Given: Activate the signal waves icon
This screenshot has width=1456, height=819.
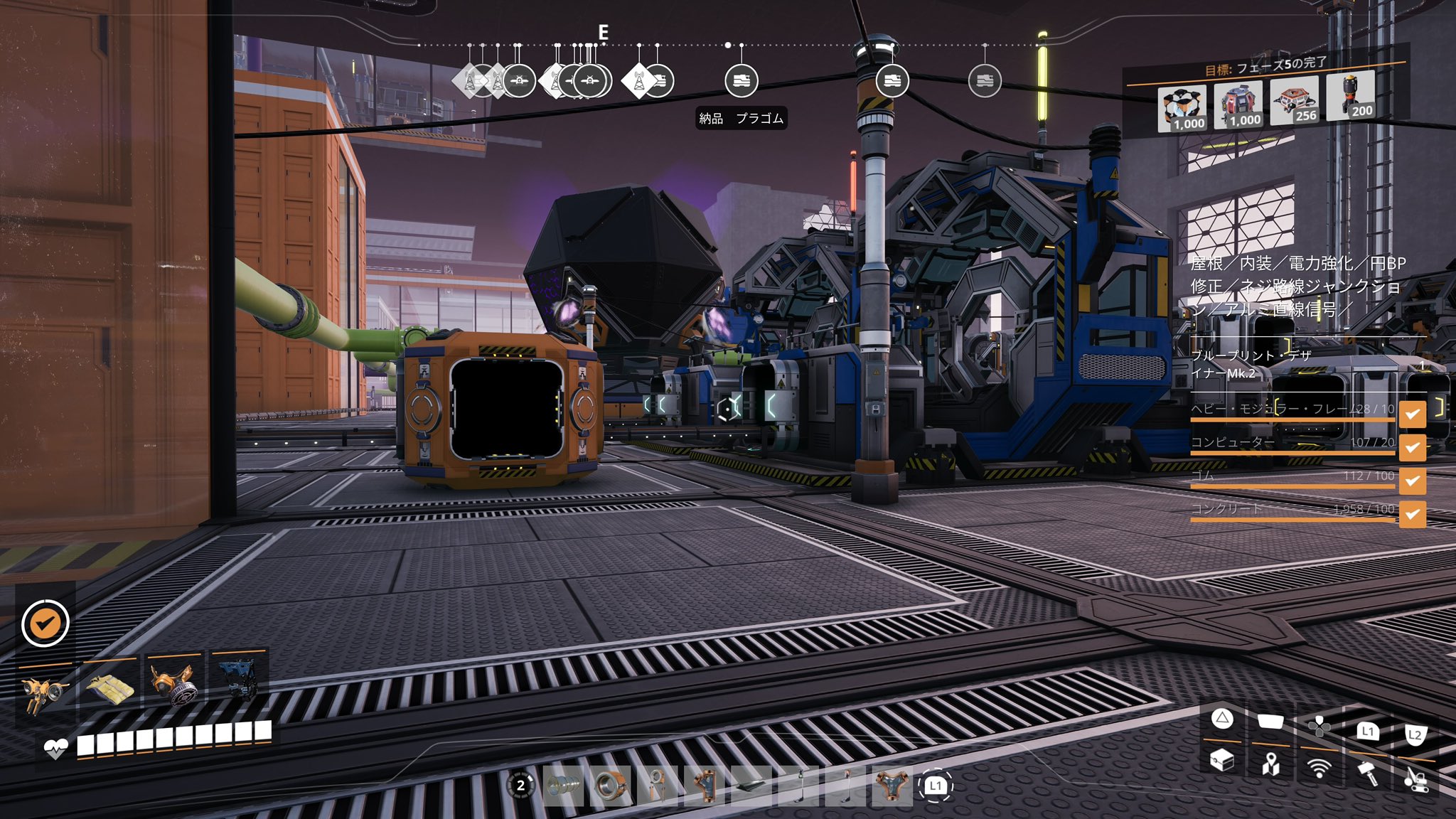Looking at the screenshot, I should (x=1319, y=768).
